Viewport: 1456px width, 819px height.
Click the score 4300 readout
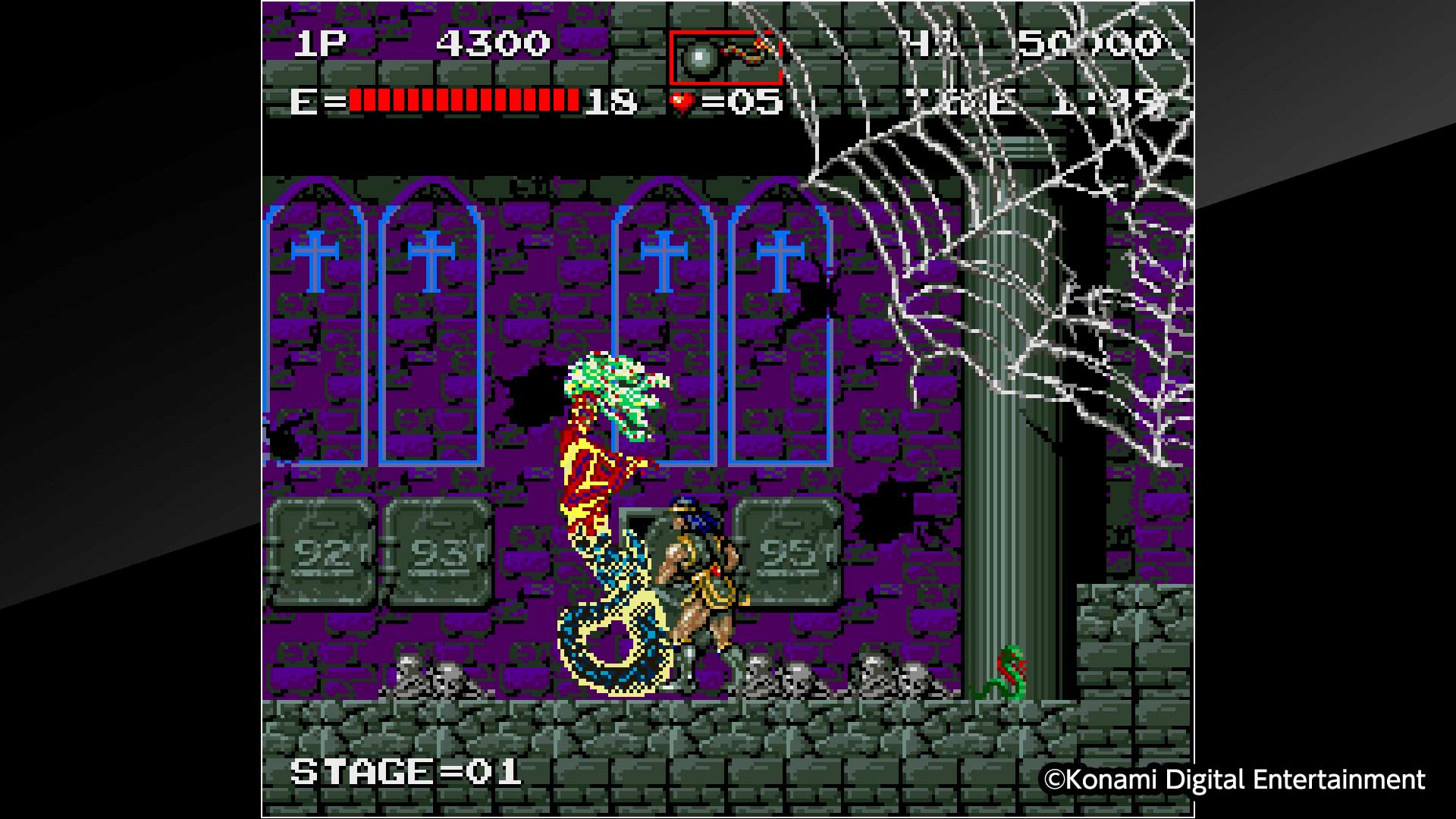pos(493,42)
